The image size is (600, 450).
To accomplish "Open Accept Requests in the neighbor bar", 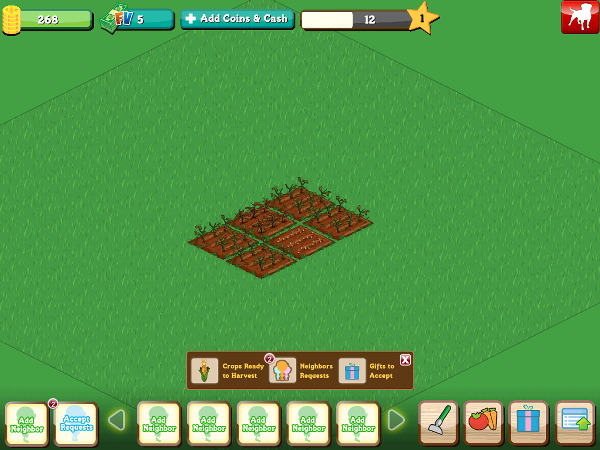I will 76,423.
